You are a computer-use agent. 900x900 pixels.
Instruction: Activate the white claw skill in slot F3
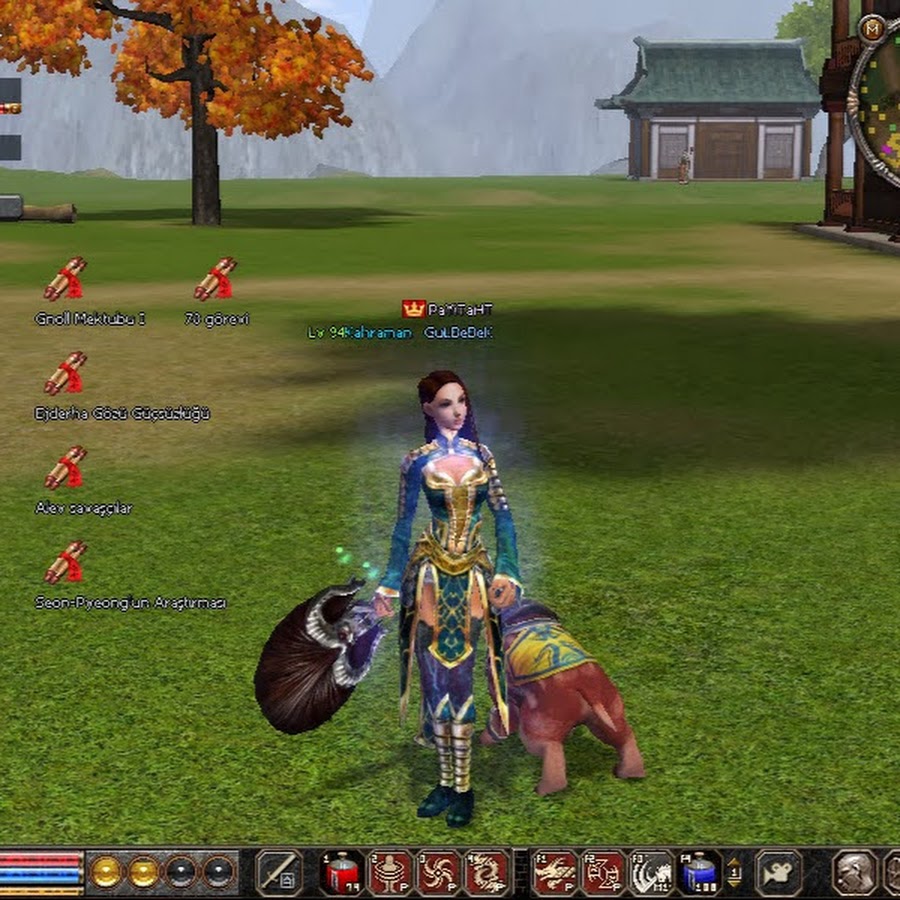click(x=652, y=872)
